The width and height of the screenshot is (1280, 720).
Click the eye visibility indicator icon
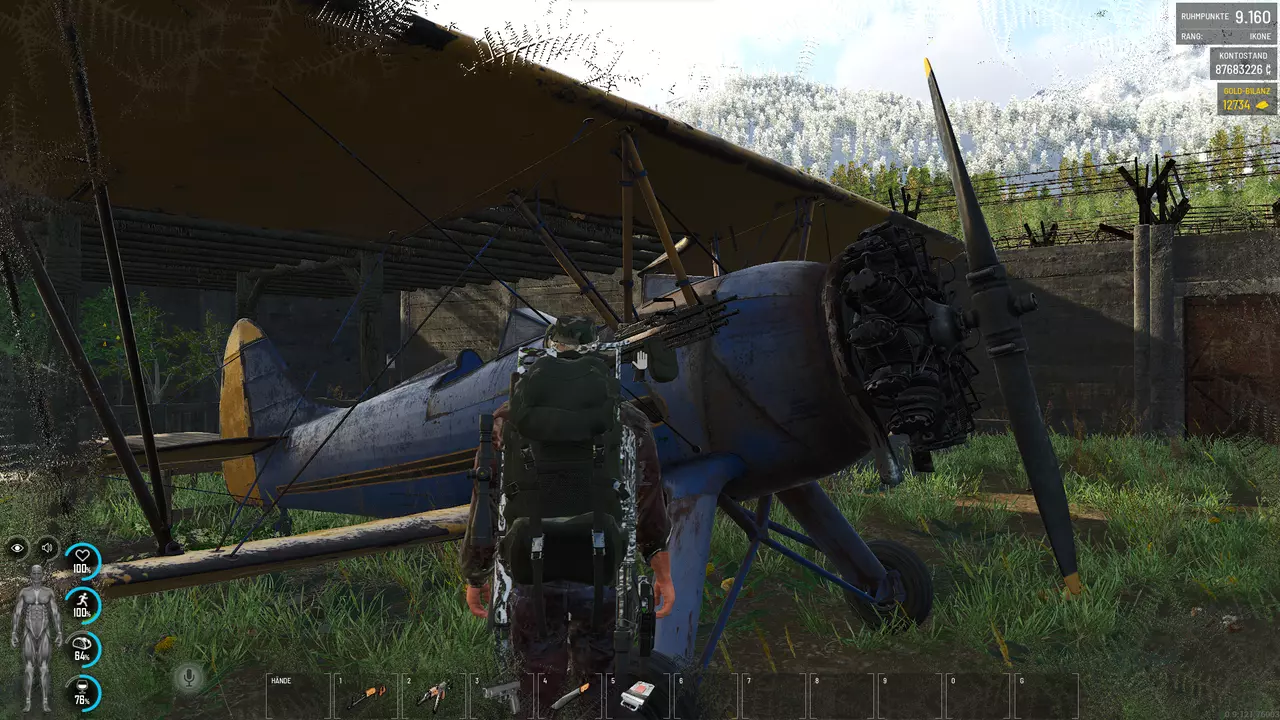(x=17, y=548)
